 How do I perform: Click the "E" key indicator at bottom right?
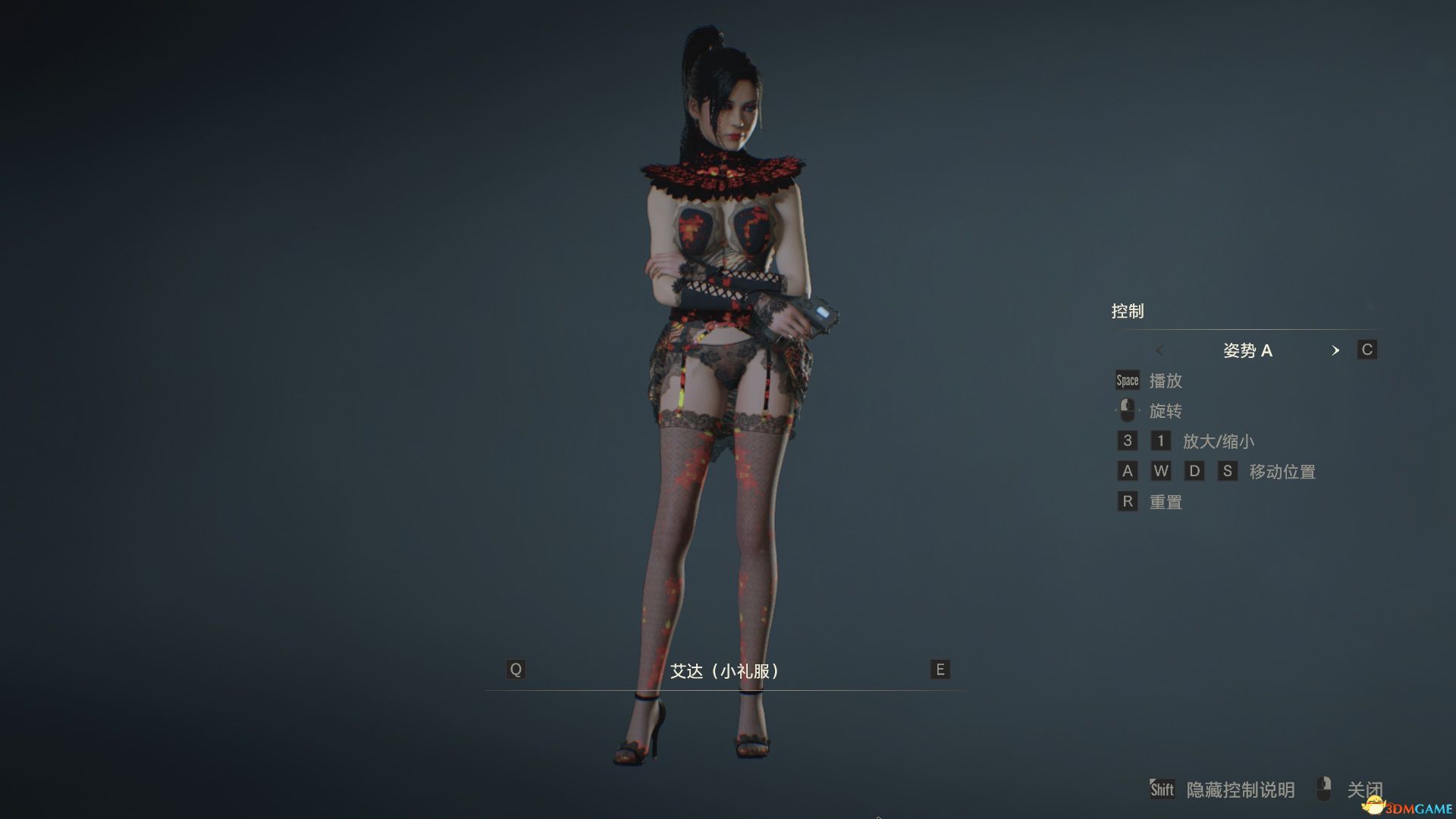click(x=939, y=670)
